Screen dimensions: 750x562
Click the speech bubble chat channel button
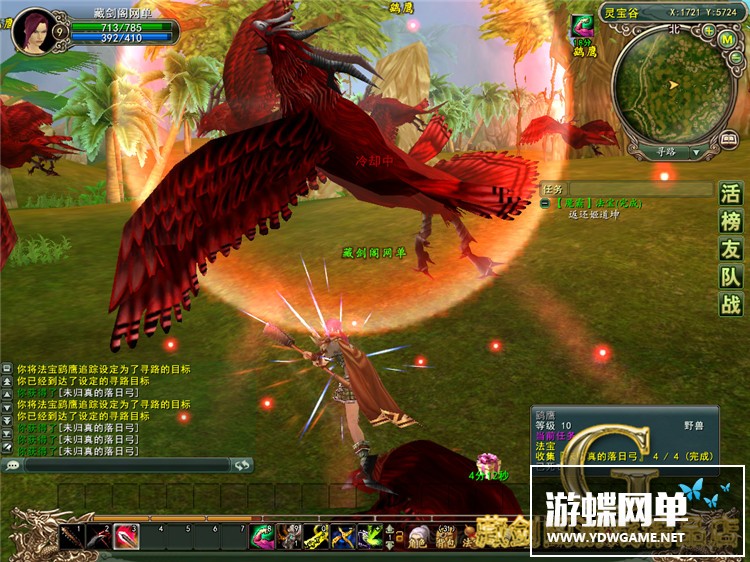pyautogui.click(x=13, y=465)
